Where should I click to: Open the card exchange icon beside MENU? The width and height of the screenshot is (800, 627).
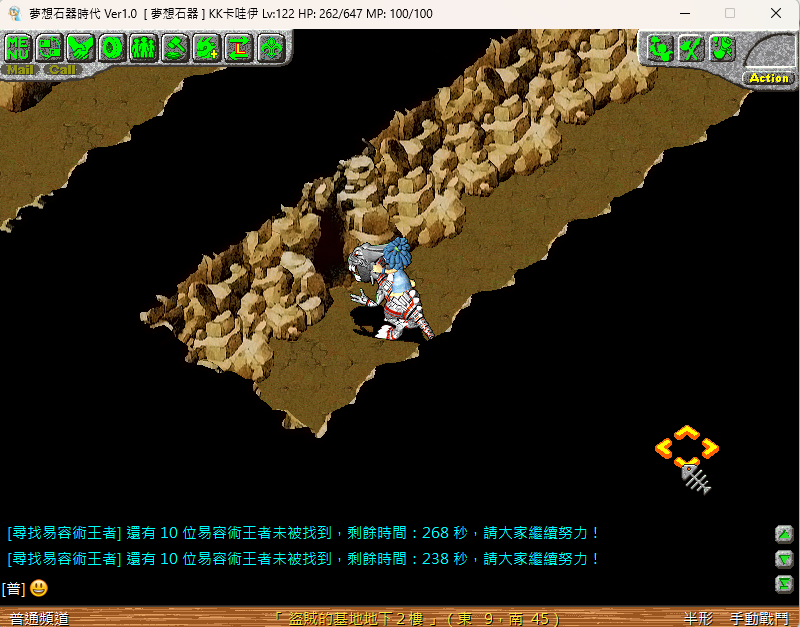pyautogui.click(x=50, y=47)
